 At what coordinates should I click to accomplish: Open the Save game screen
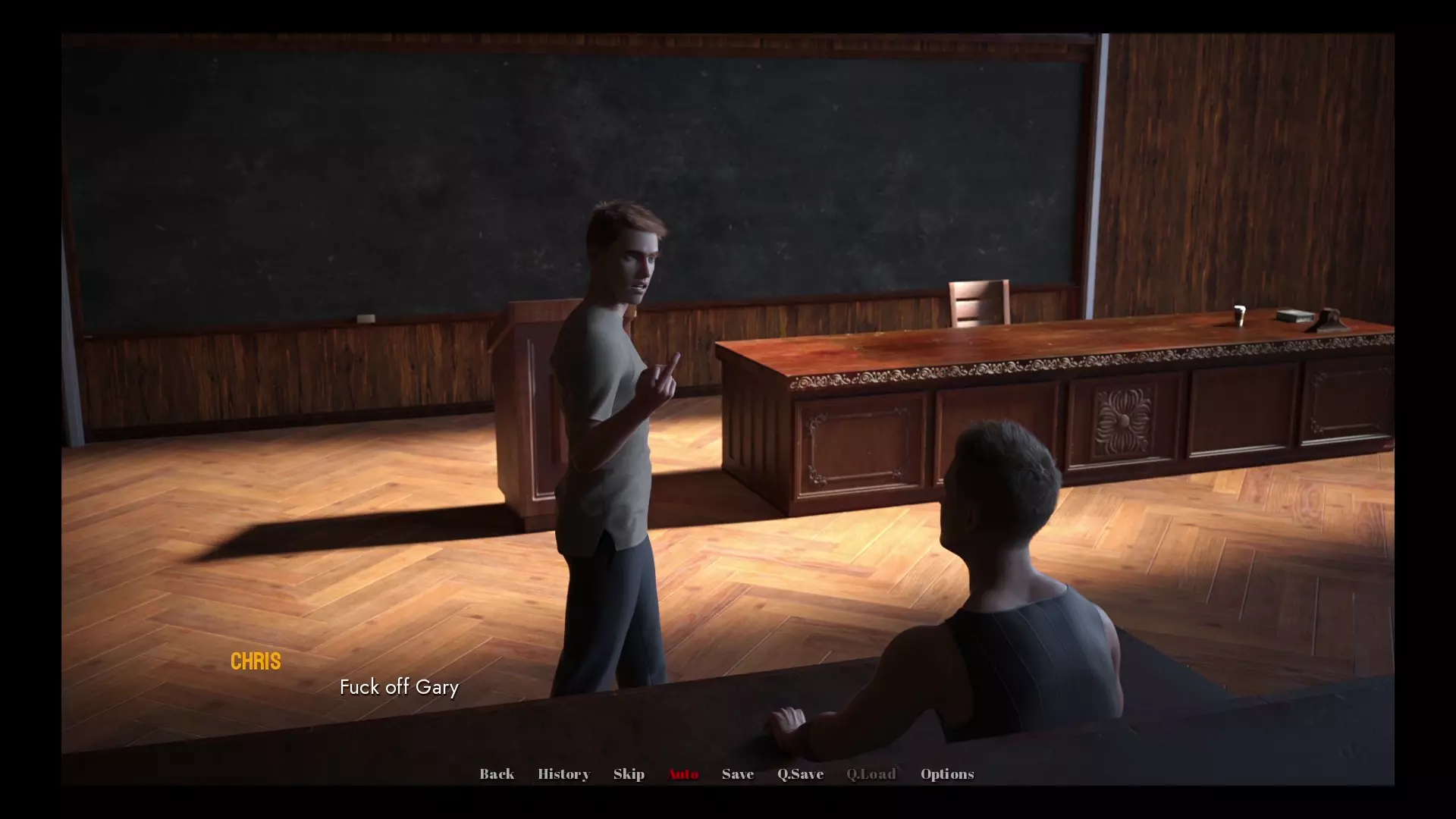[x=738, y=773]
